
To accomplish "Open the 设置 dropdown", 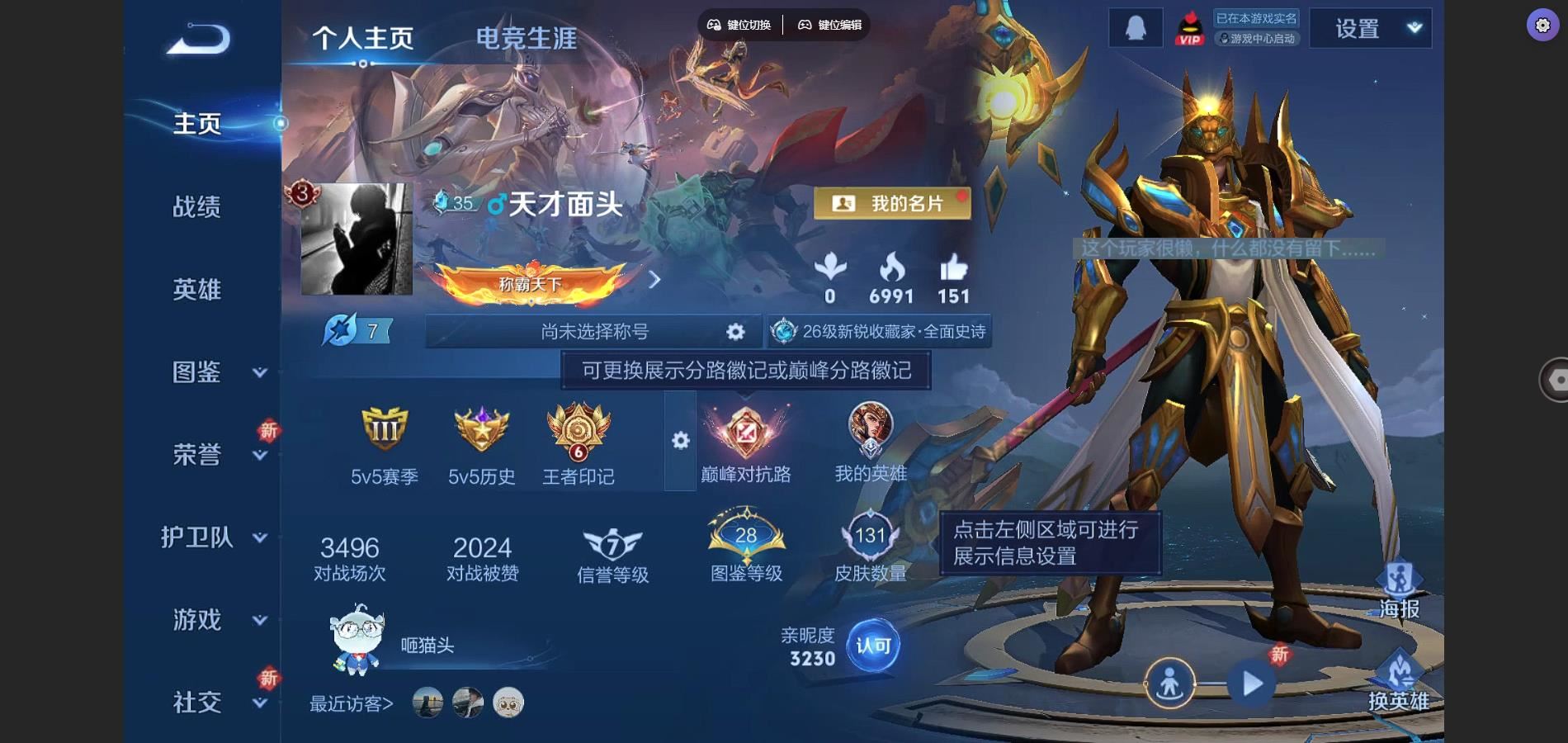I will 1370,29.
